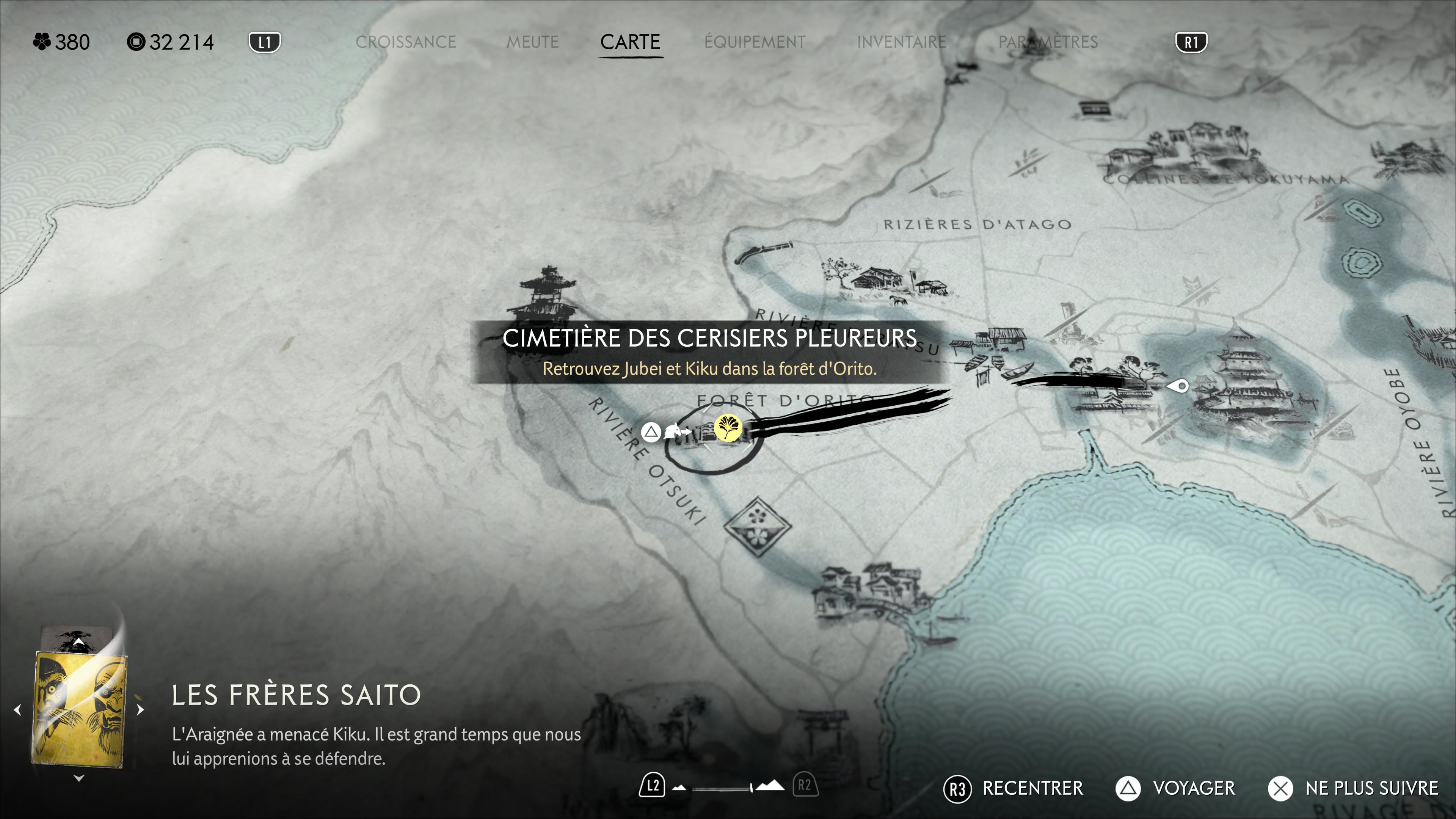Click the white waypoint pin marker
The width and height of the screenshot is (1456, 819).
pyautogui.click(x=1178, y=387)
